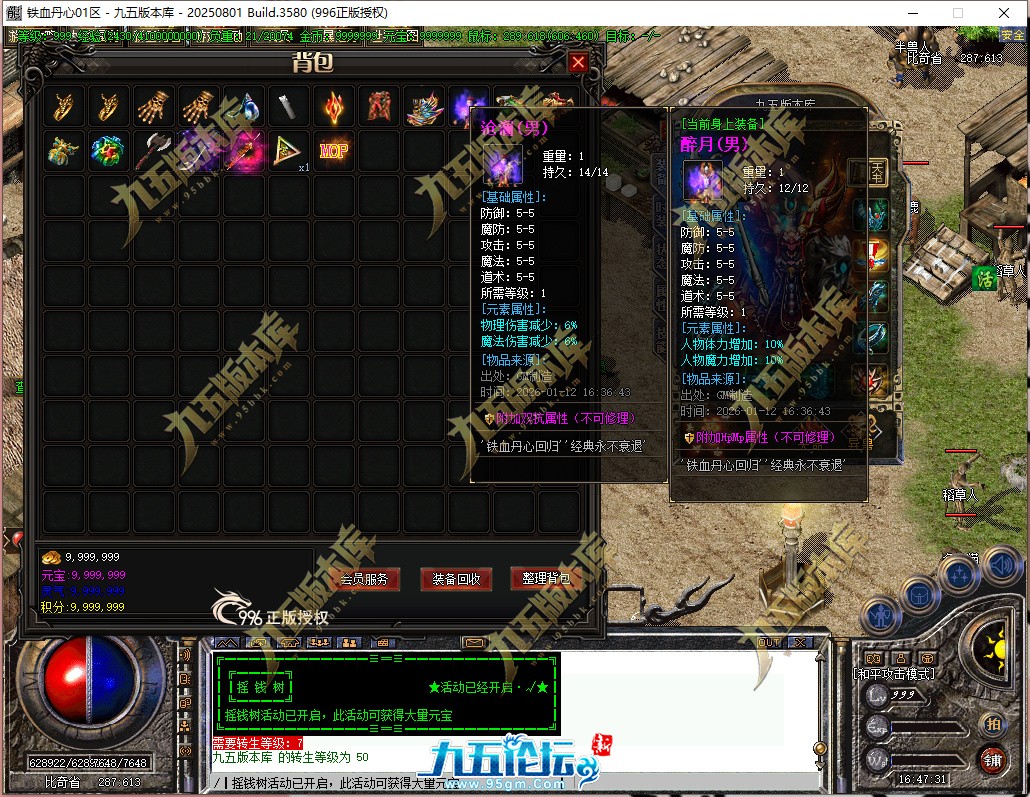Sort the bag with 整理背包

[x=546, y=579]
